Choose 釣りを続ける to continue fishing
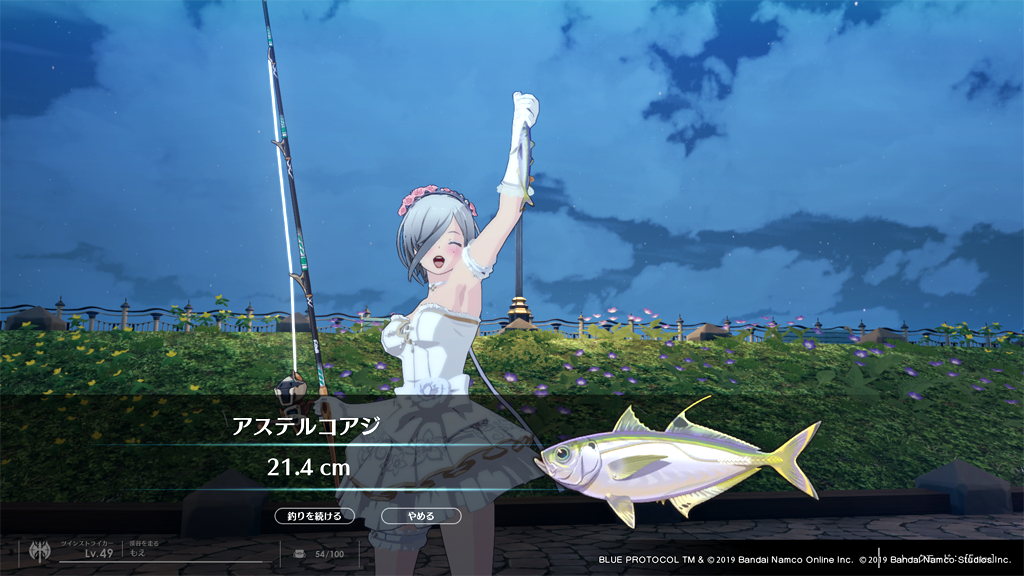 pyautogui.click(x=315, y=516)
